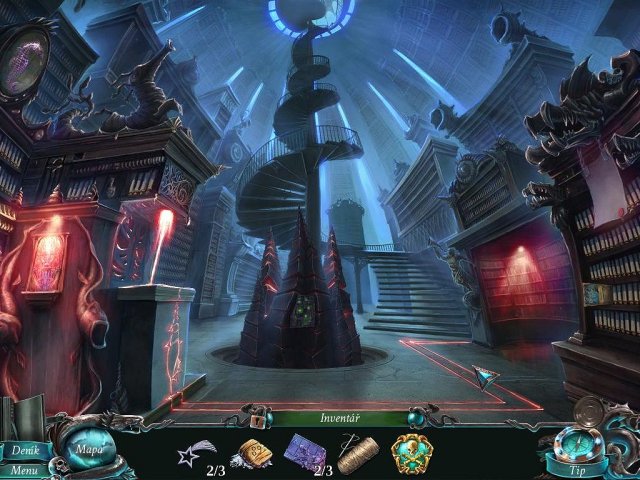Click the Inventář panel label

[x=340, y=418]
